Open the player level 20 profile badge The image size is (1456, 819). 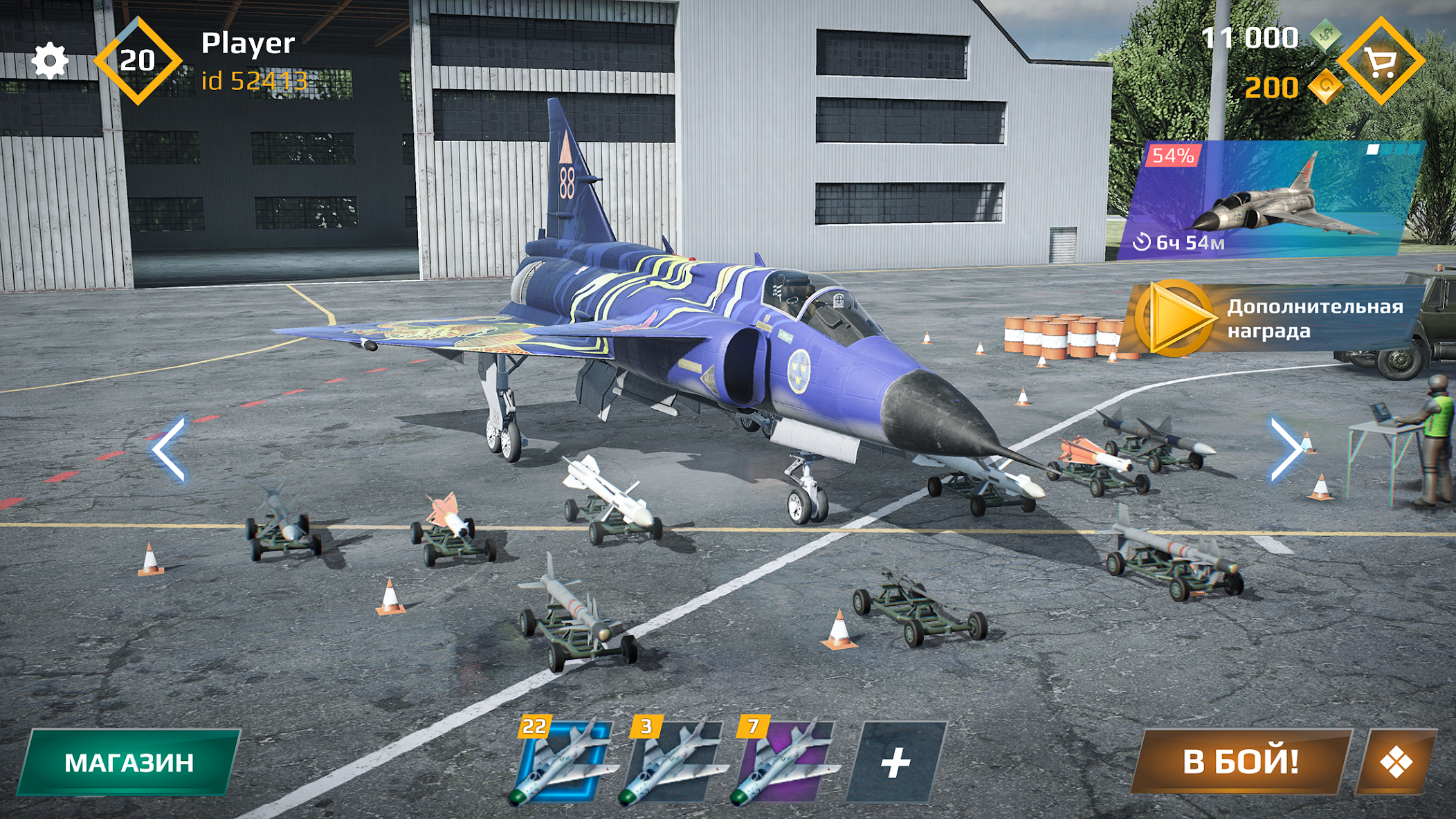tap(138, 61)
